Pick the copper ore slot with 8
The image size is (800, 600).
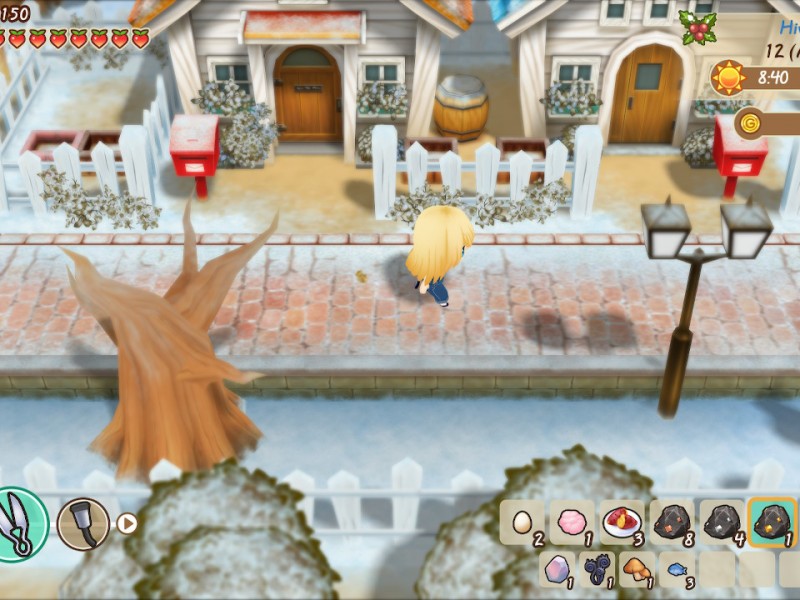pyautogui.click(x=672, y=523)
